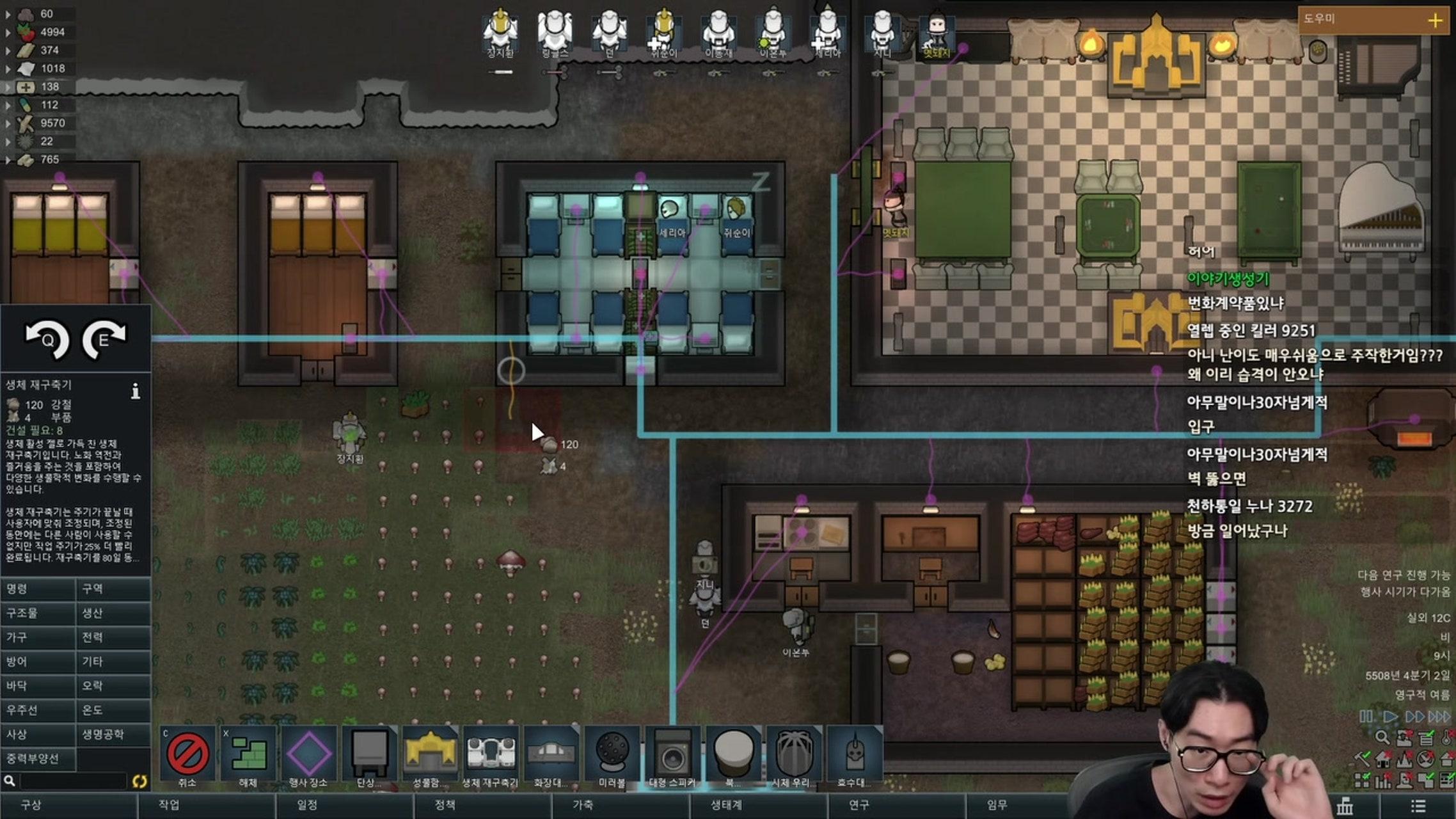The width and height of the screenshot is (1456, 819).
Task: Click the architect search box
Action: [x=72, y=781]
